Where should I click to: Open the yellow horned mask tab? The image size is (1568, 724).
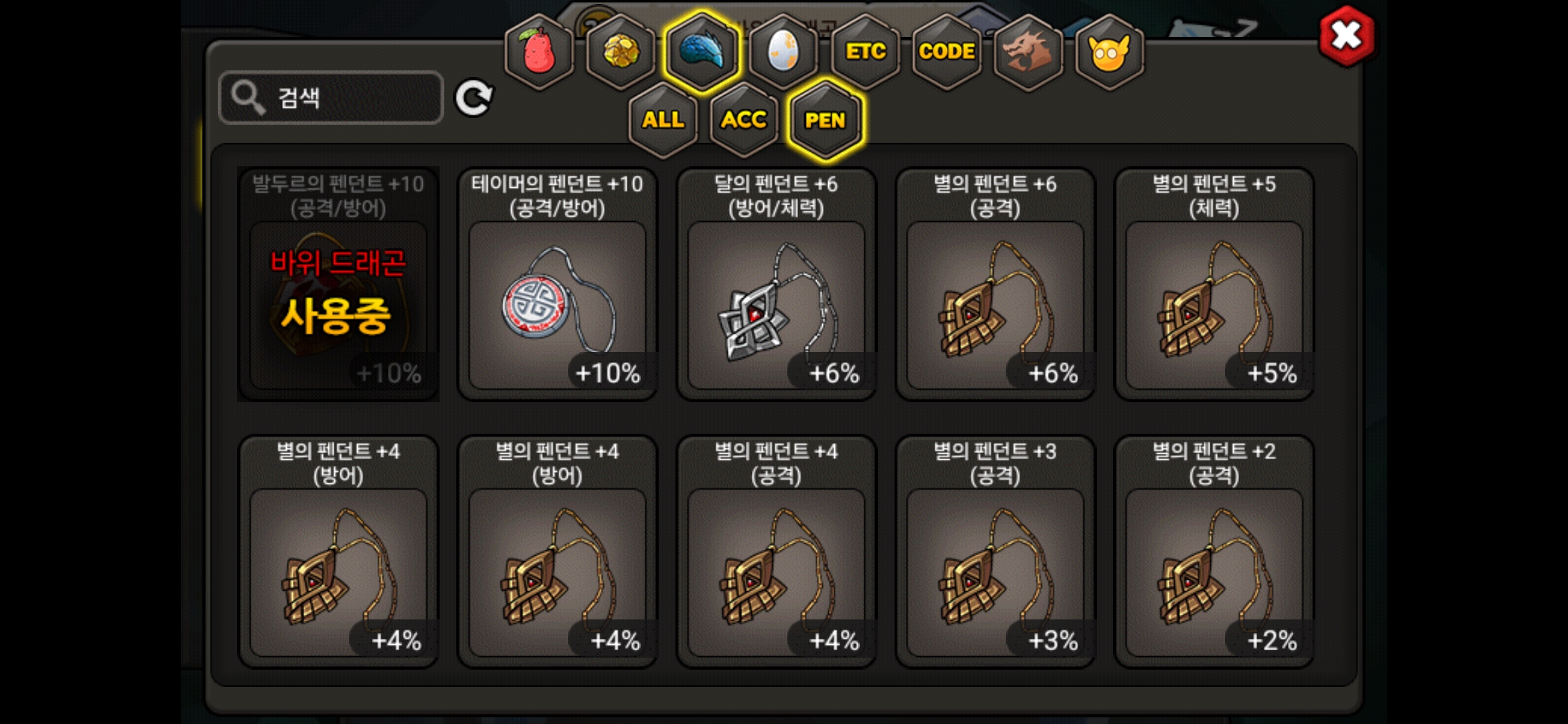pyautogui.click(x=1109, y=52)
